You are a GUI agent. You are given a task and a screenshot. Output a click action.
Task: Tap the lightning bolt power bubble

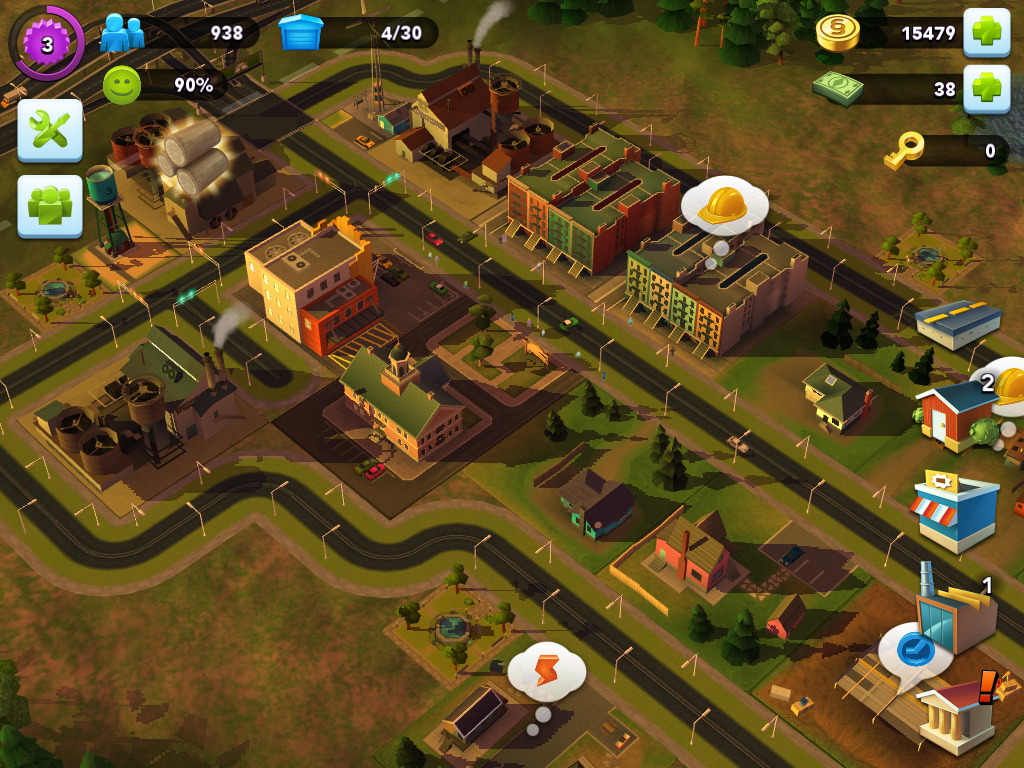click(546, 671)
